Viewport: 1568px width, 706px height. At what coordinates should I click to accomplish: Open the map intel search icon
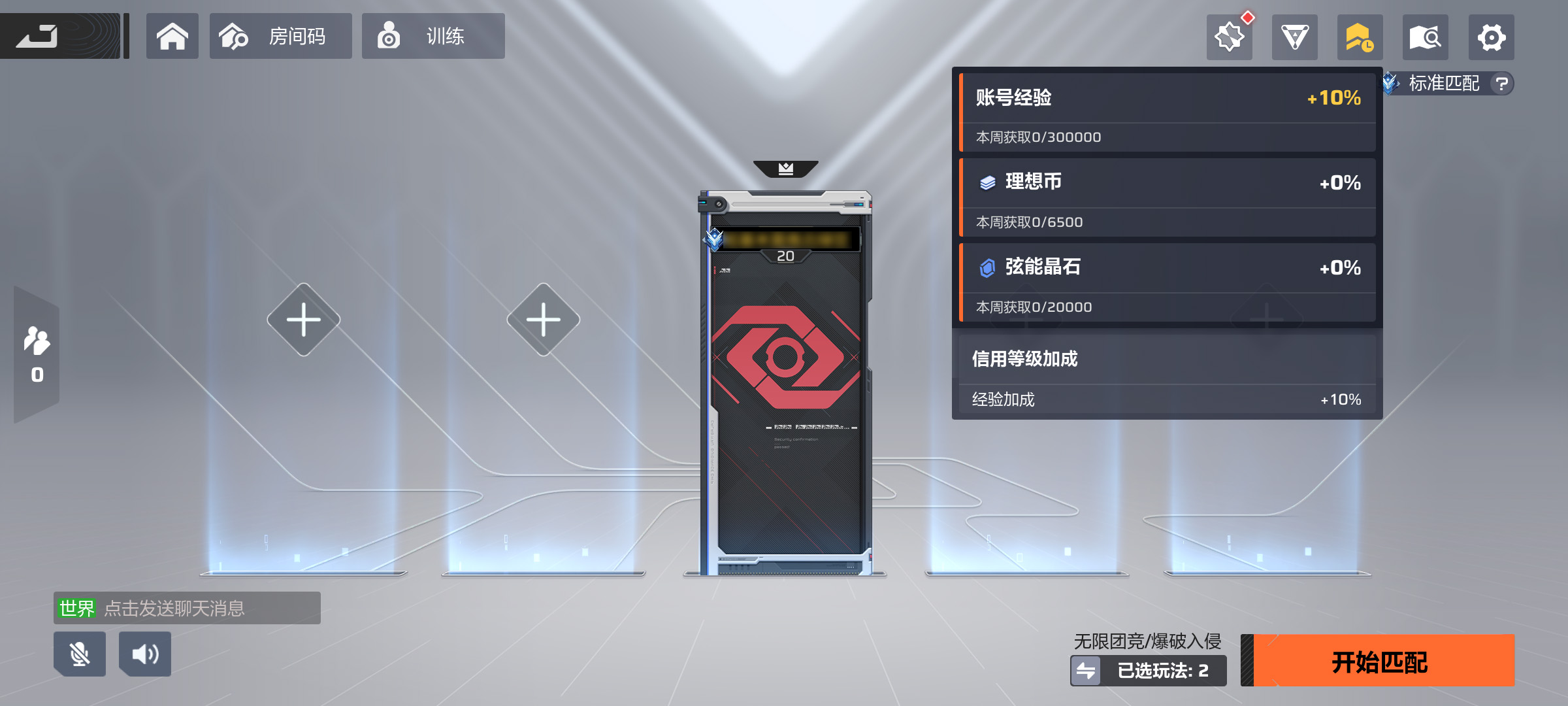[1425, 37]
